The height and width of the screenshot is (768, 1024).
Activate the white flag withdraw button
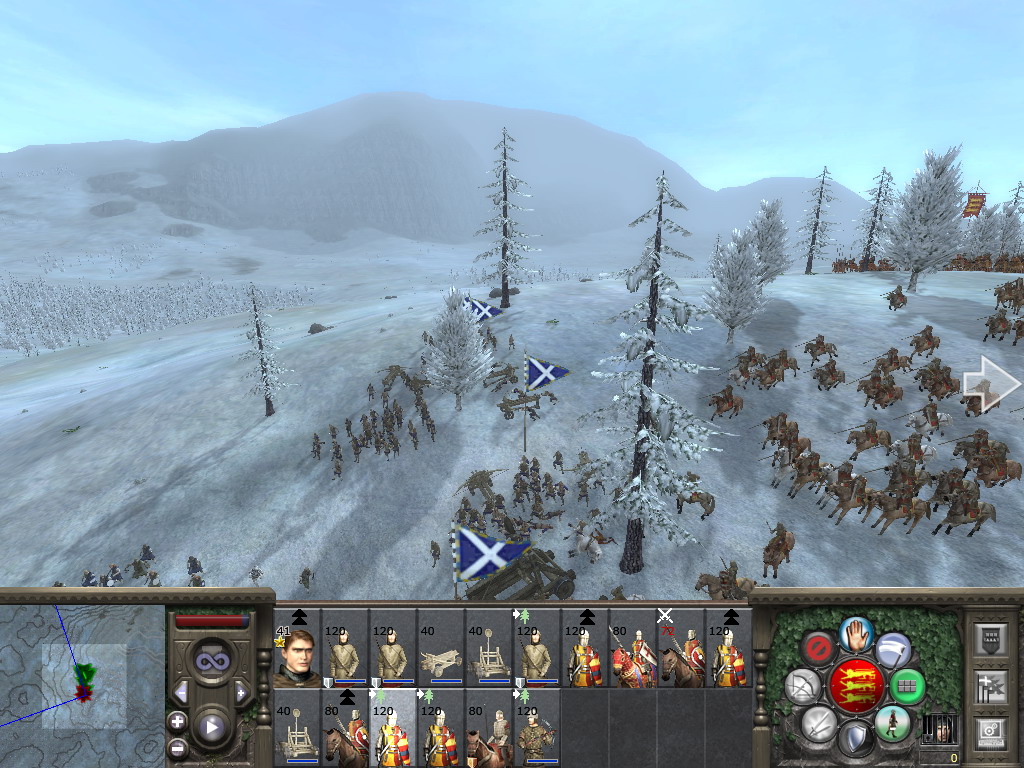(893, 650)
